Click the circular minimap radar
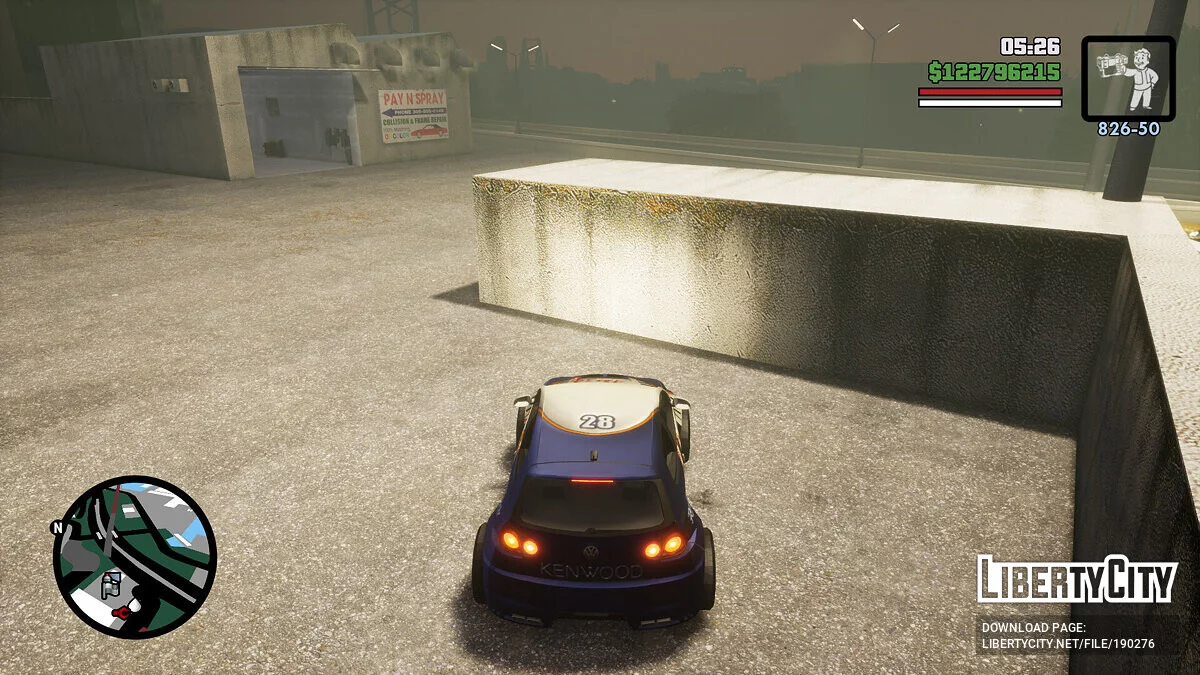 pos(134,557)
